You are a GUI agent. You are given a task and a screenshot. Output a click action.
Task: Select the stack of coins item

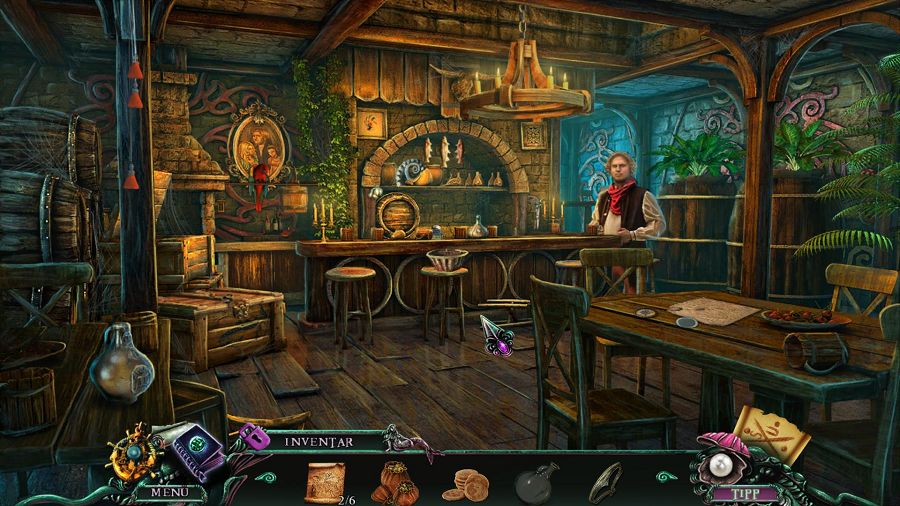464,485
